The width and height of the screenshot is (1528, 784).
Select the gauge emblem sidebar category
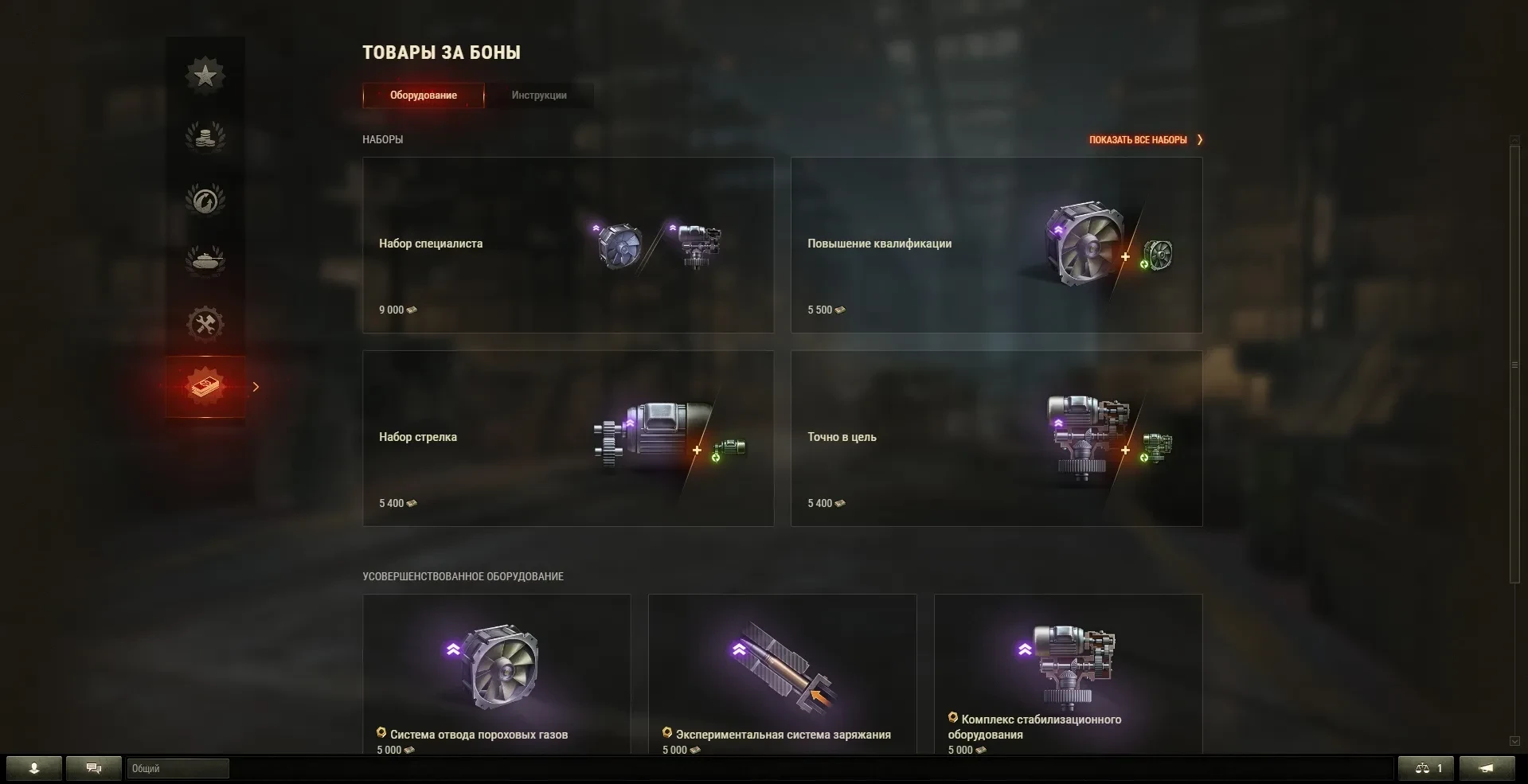pos(205,200)
